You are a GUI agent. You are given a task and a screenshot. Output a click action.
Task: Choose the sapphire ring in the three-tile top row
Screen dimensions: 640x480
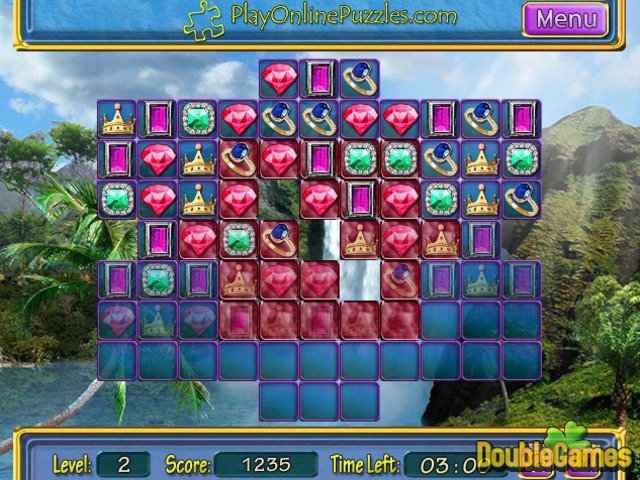click(x=359, y=79)
